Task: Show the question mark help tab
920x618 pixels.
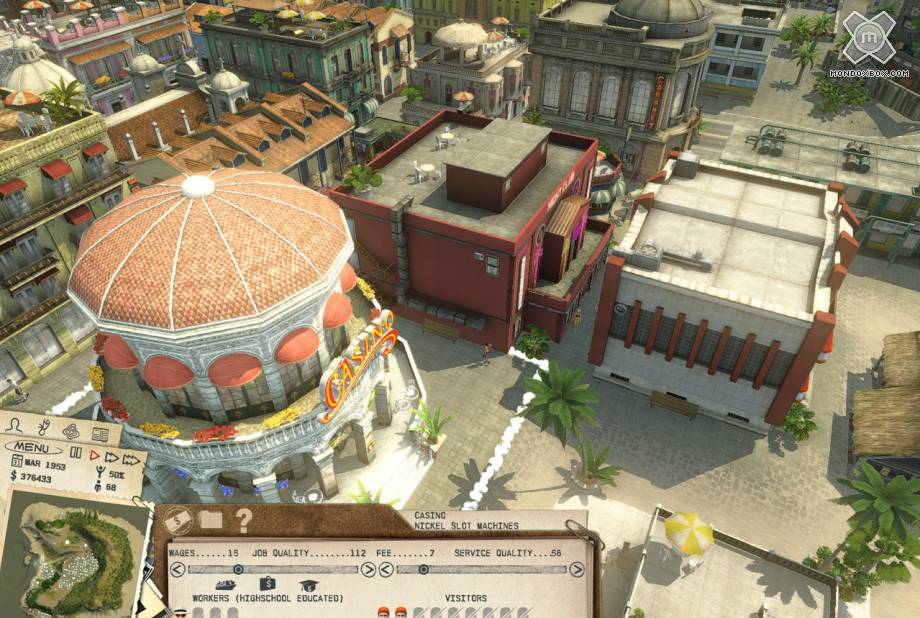Action: point(242,519)
